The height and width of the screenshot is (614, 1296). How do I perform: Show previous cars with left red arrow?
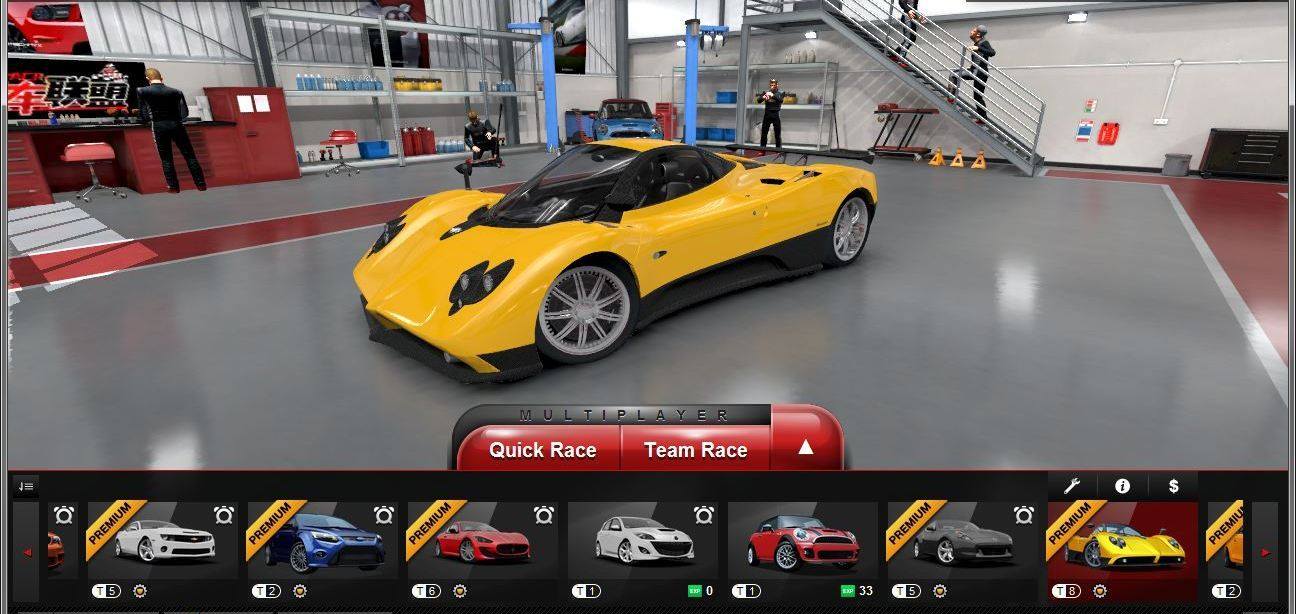27,552
